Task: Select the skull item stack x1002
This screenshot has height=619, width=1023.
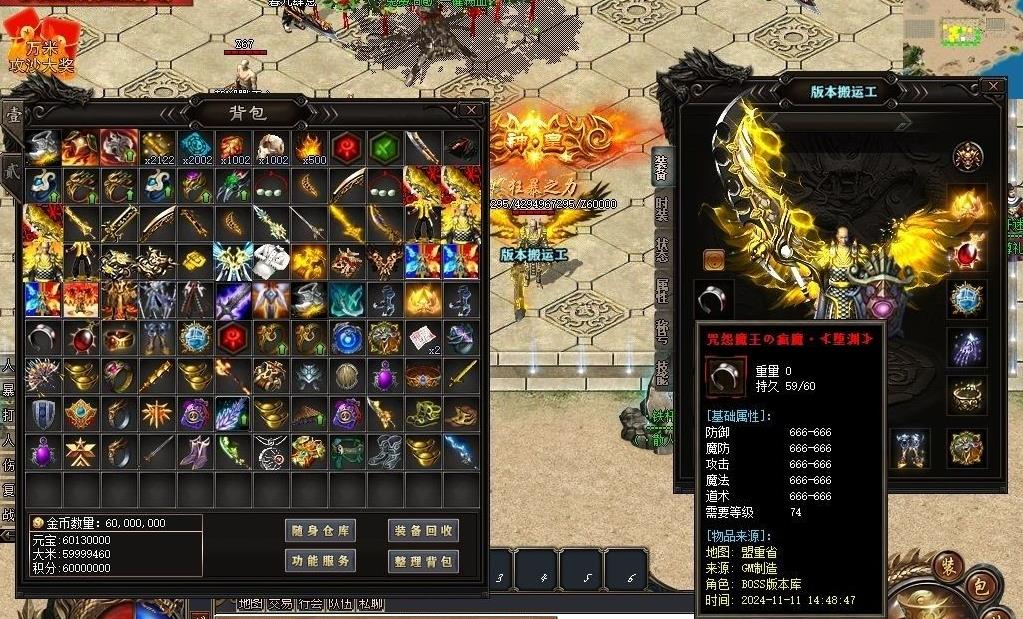Action: click(272, 147)
